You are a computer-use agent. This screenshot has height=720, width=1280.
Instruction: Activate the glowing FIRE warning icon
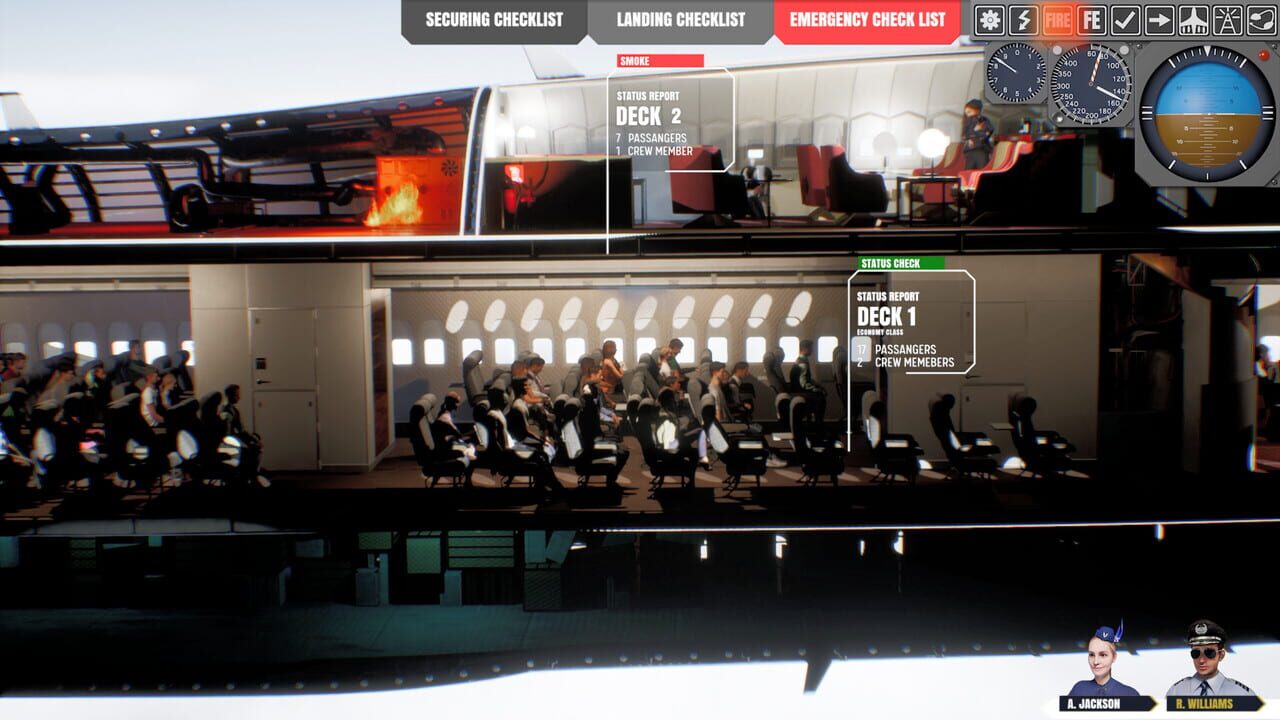coord(1057,20)
